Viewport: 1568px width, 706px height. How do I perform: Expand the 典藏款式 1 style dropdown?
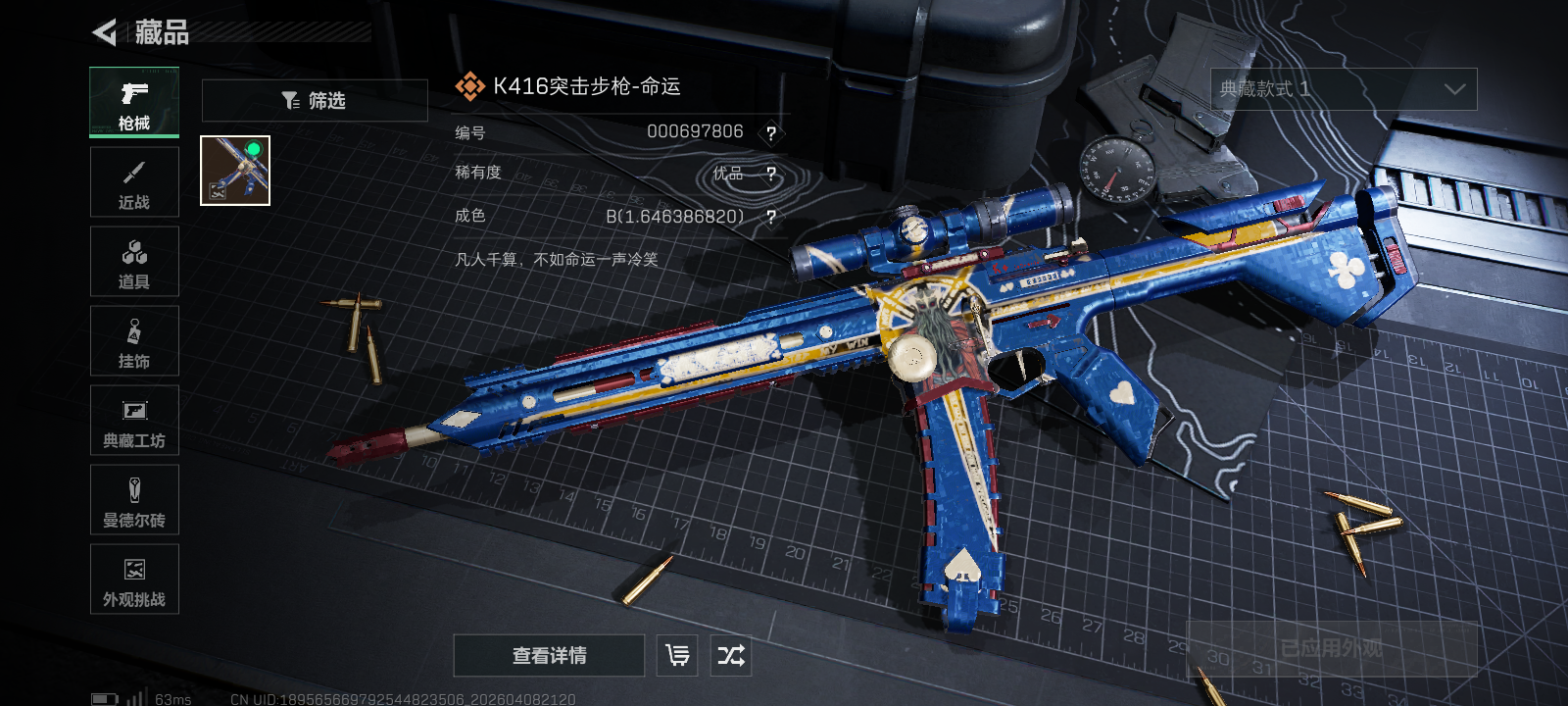1344,89
